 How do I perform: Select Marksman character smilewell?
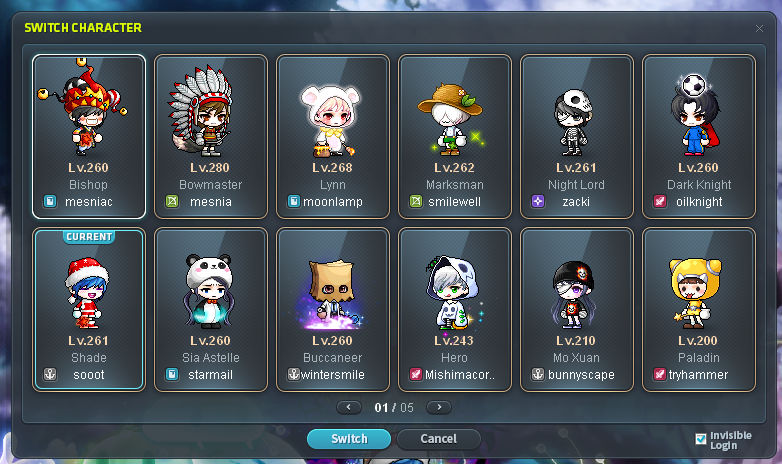click(x=455, y=135)
